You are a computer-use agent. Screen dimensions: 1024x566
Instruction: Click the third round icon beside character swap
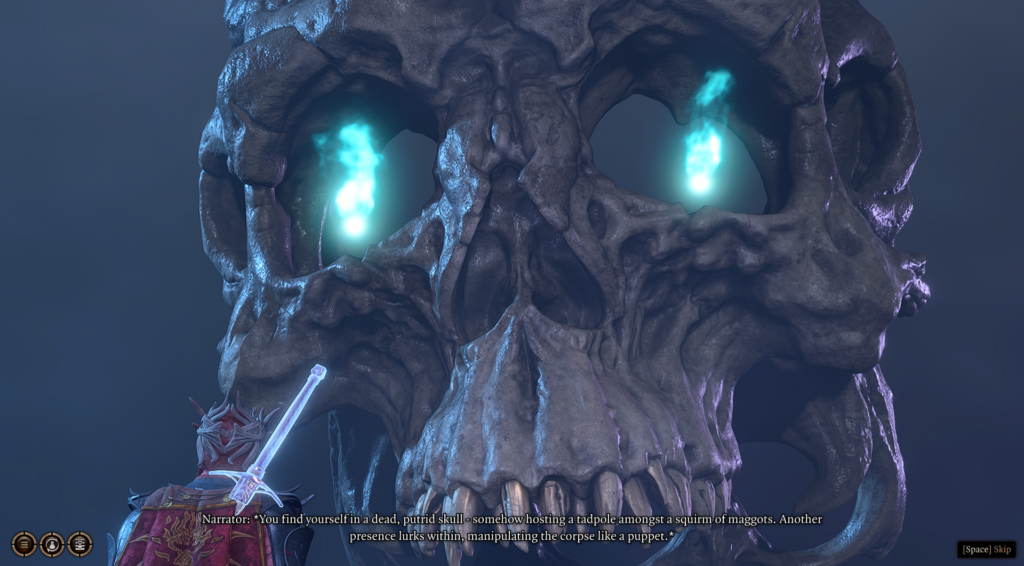point(80,544)
